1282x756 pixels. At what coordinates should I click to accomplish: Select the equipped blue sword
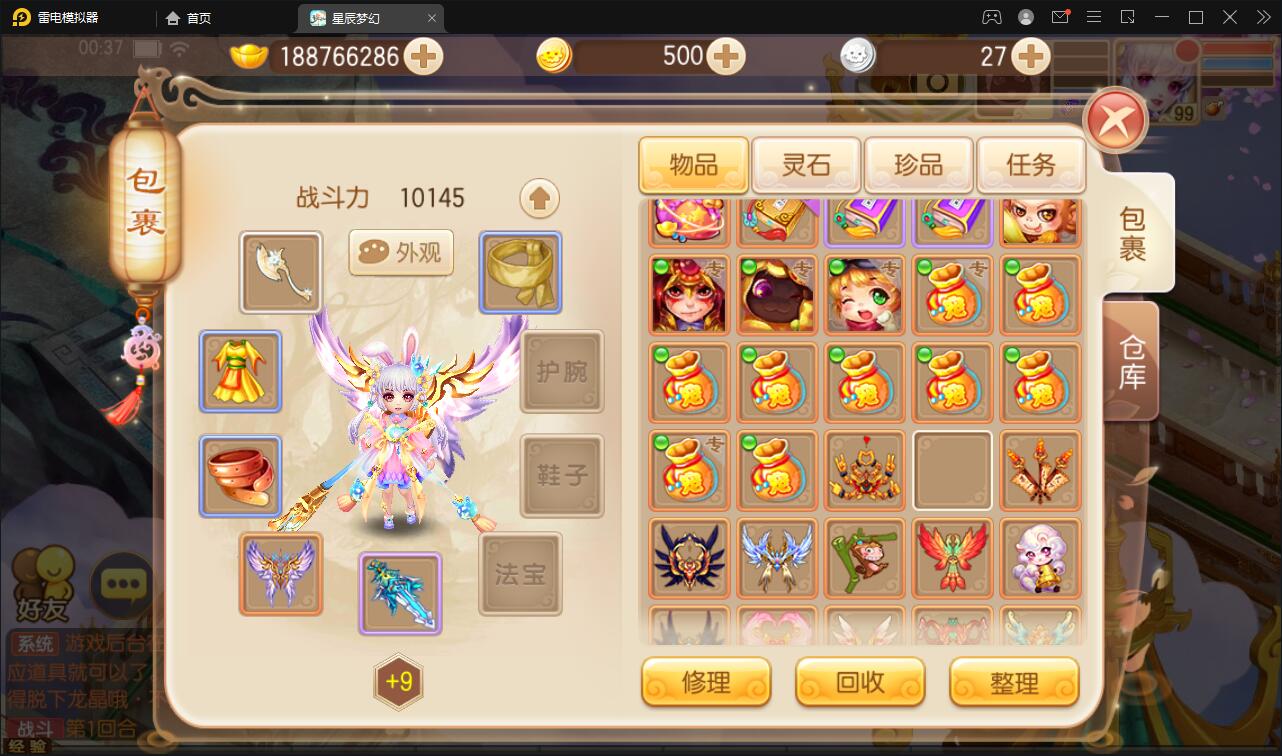coord(400,594)
